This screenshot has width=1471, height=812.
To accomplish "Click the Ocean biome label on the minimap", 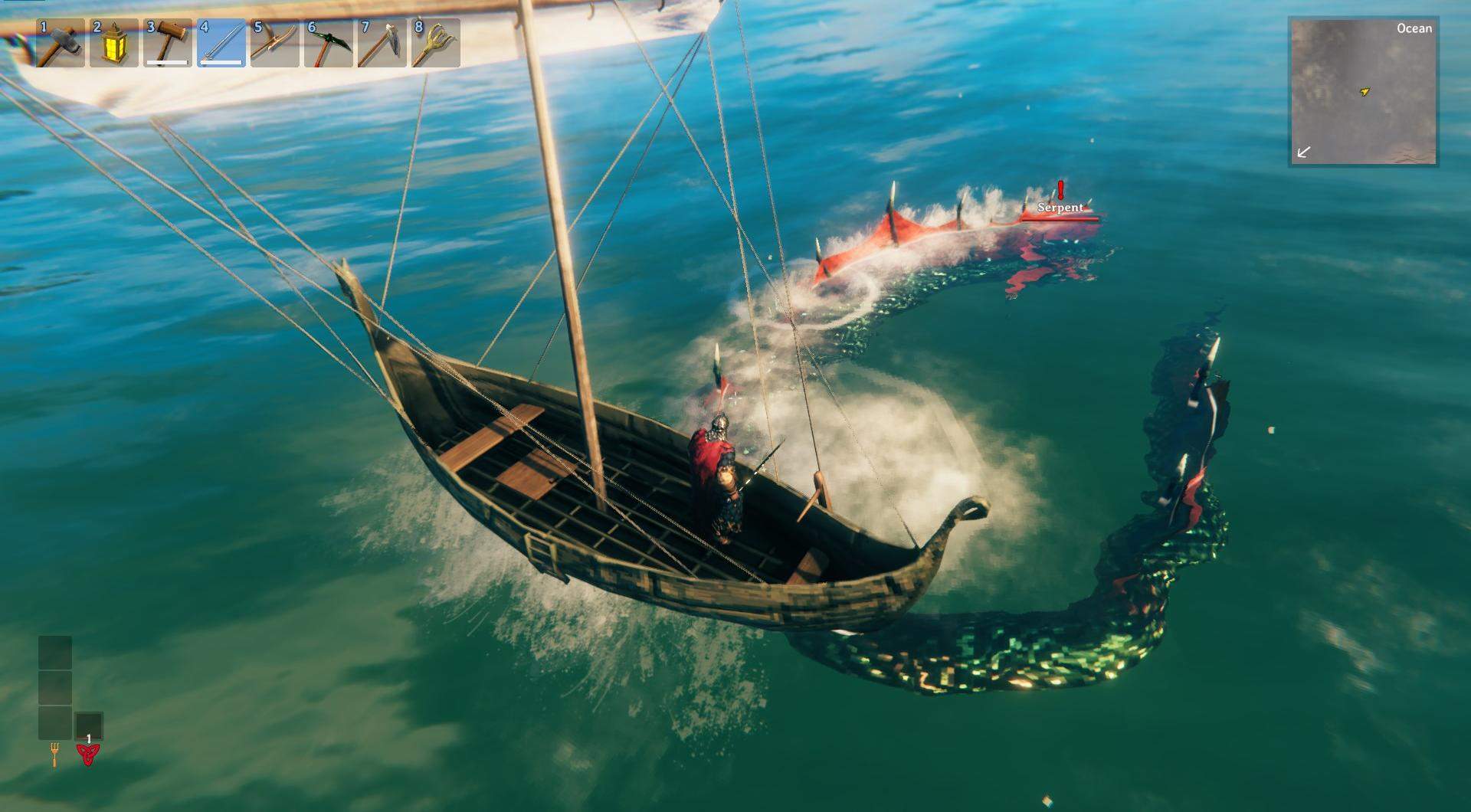I will (x=1414, y=28).
